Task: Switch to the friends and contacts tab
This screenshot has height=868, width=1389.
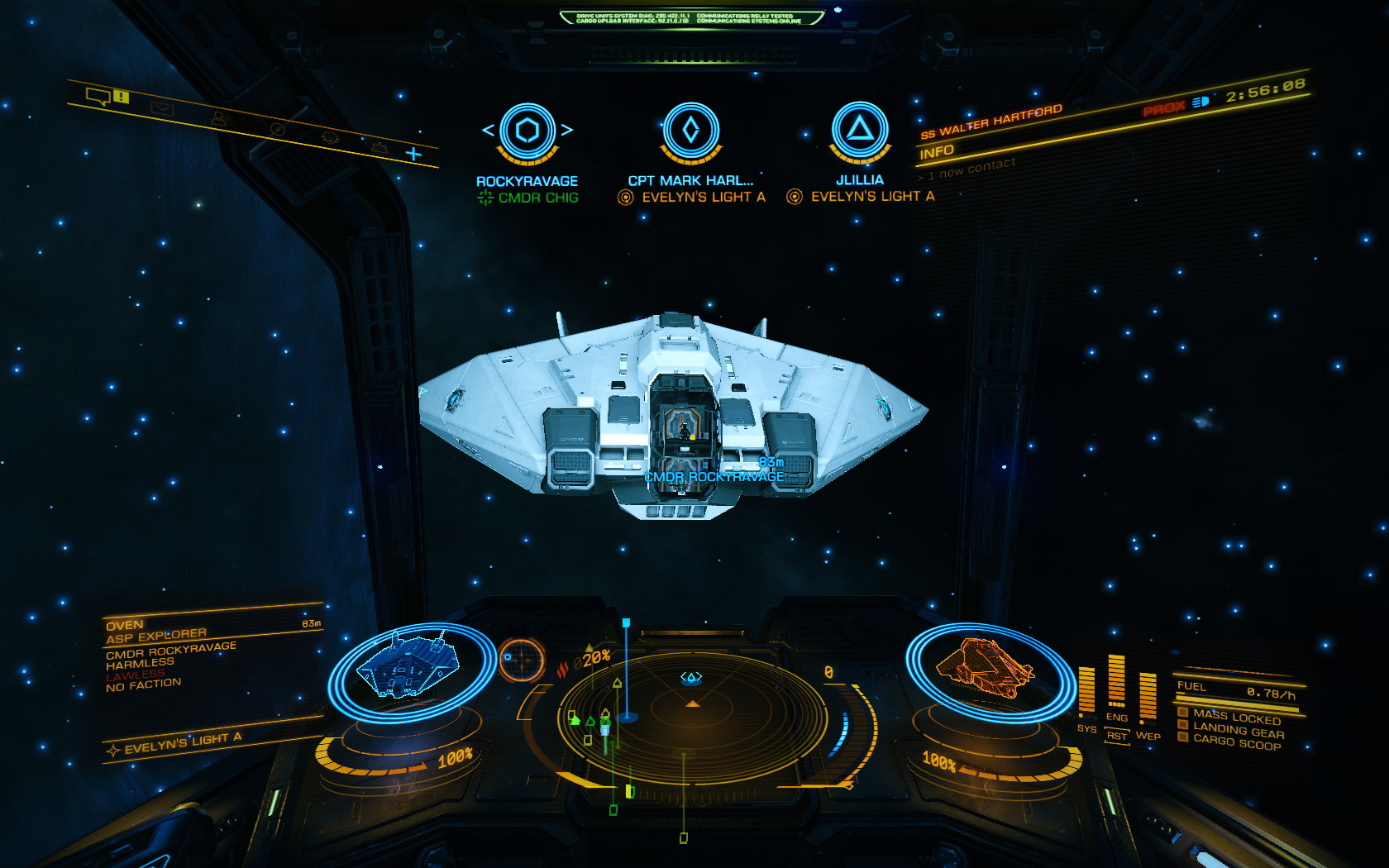Action: pyautogui.click(x=219, y=118)
